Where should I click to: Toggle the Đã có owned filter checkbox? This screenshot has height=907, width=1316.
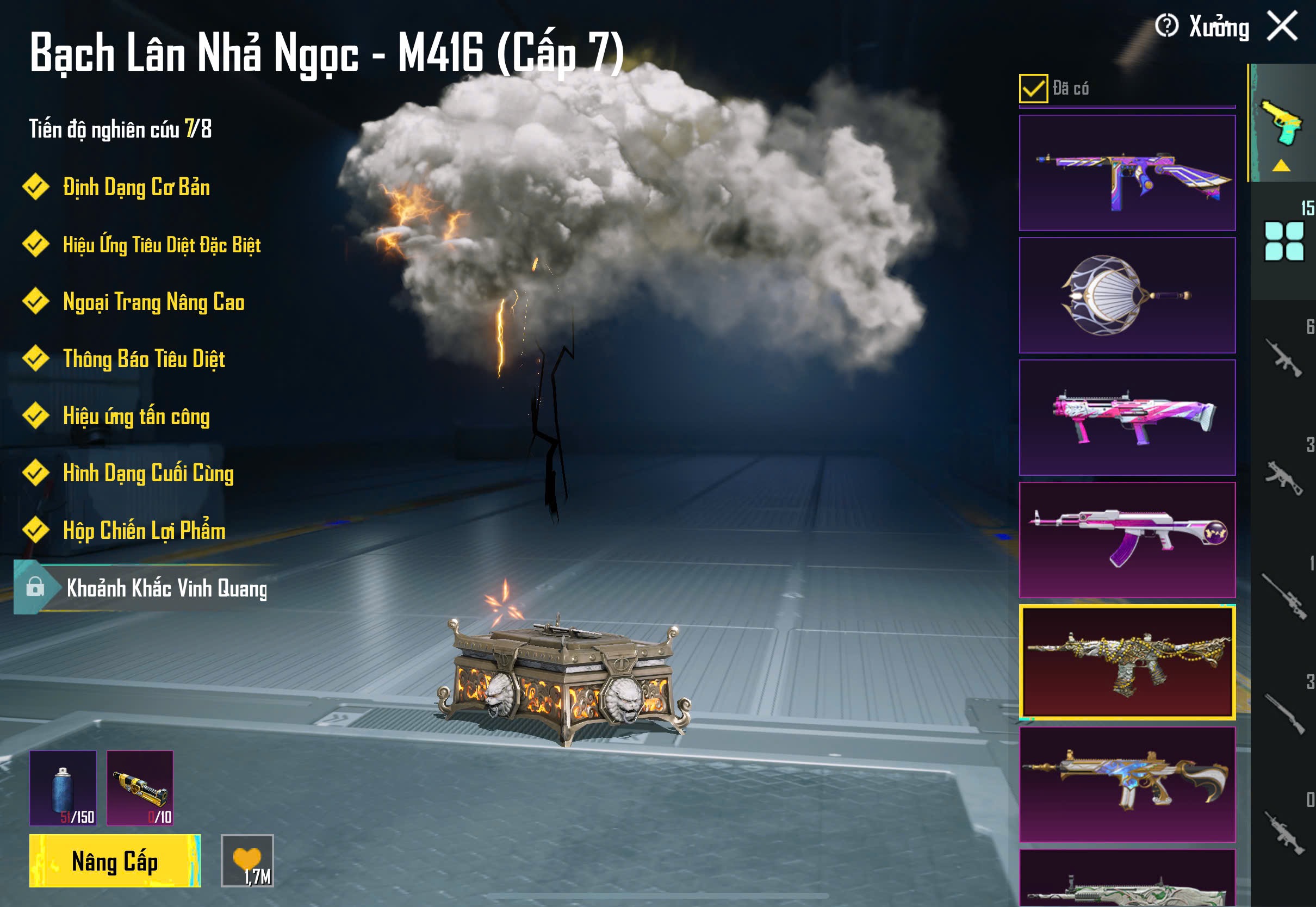[1033, 89]
